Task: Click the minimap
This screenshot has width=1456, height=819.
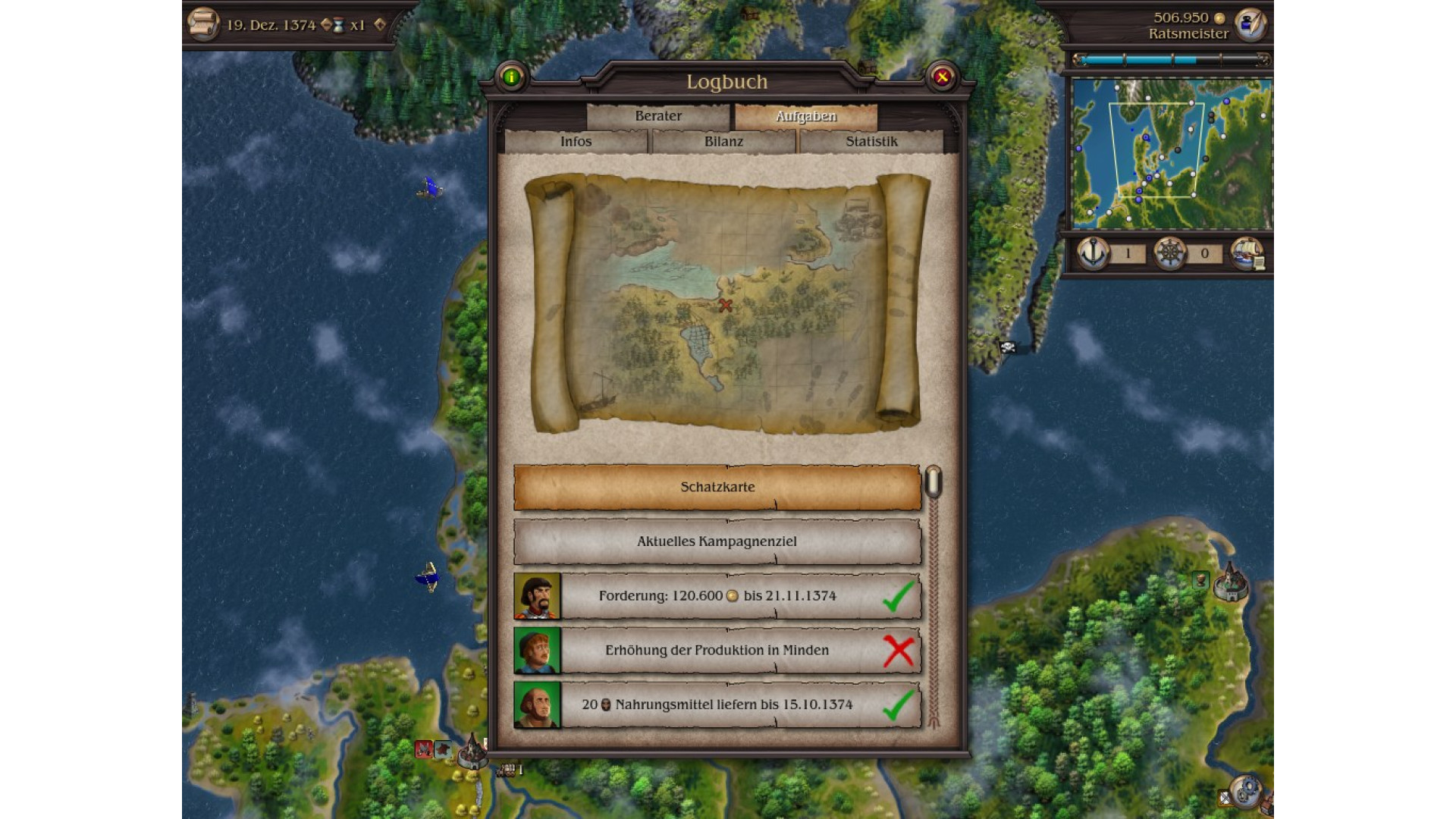Action: [x=1171, y=153]
